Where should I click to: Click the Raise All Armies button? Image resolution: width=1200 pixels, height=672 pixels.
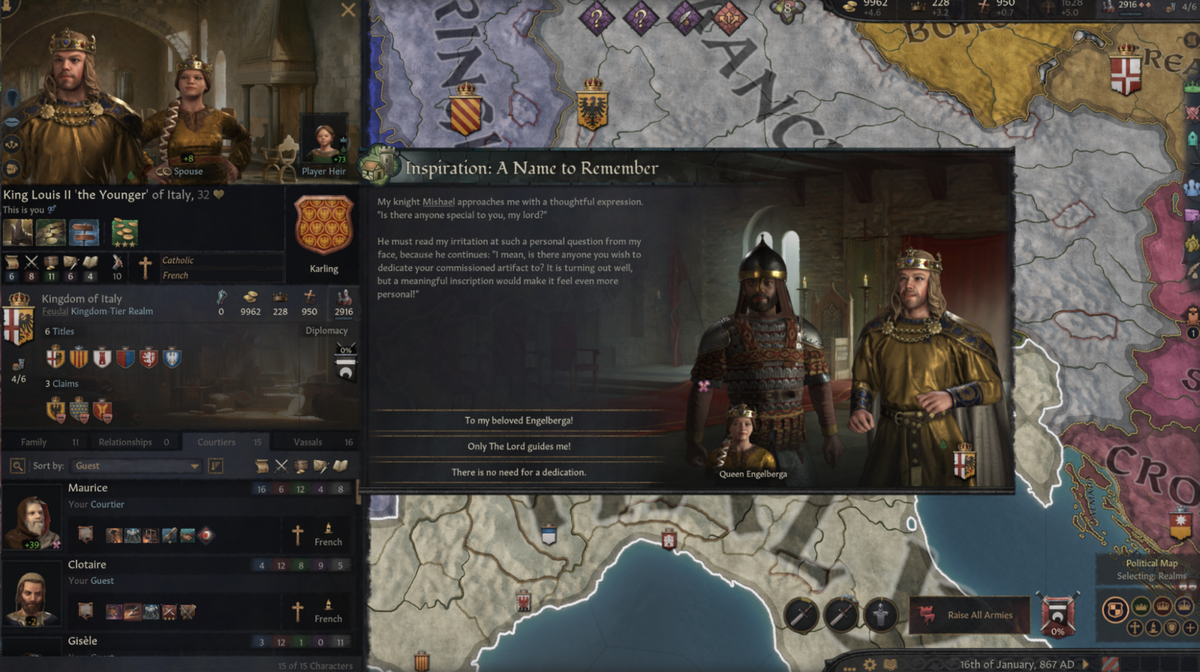[969, 615]
